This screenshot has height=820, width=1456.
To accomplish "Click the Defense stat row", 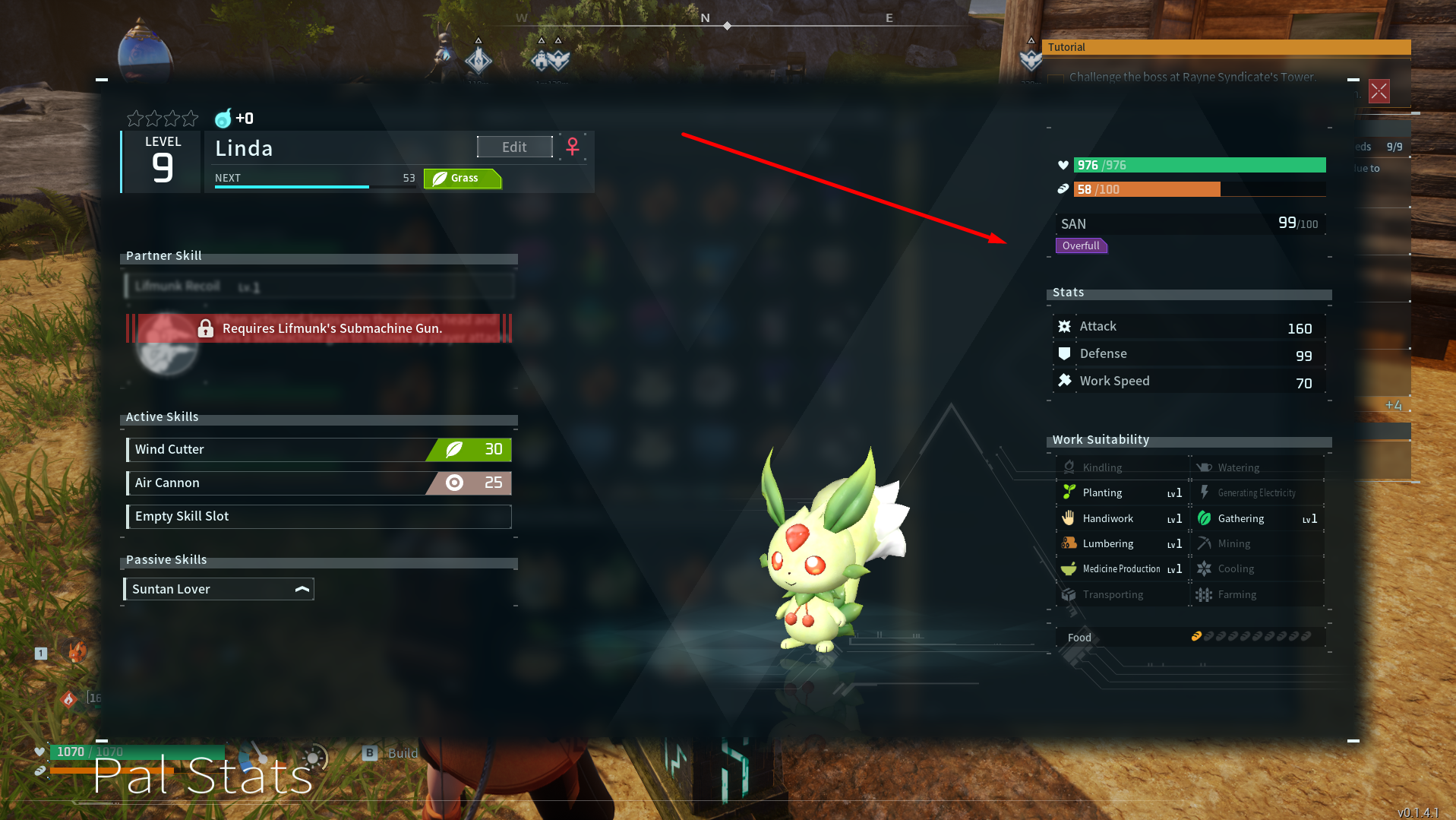I will click(x=1189, y=354).
